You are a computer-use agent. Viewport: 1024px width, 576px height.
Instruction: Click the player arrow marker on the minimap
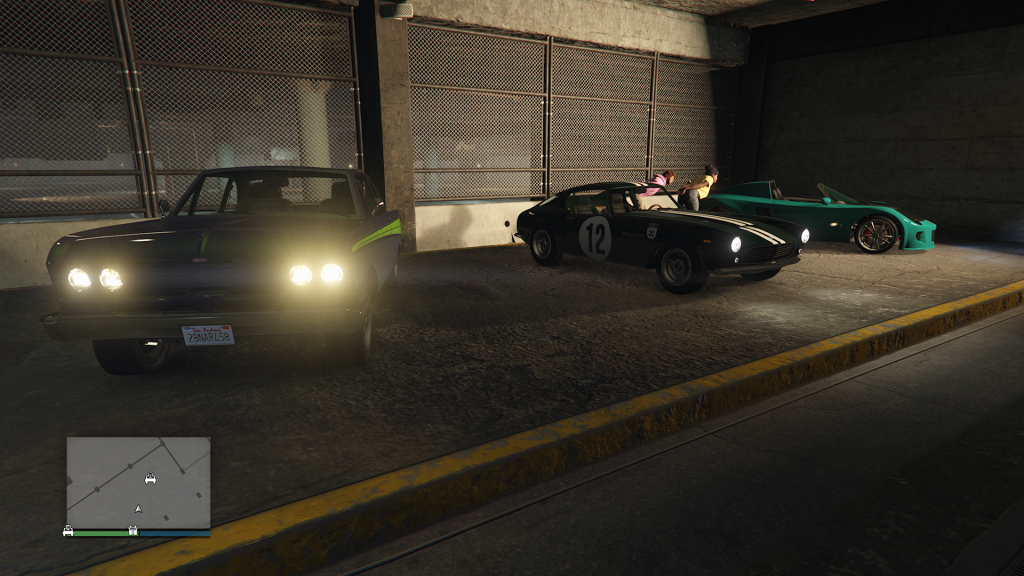[x=138, y=509]
